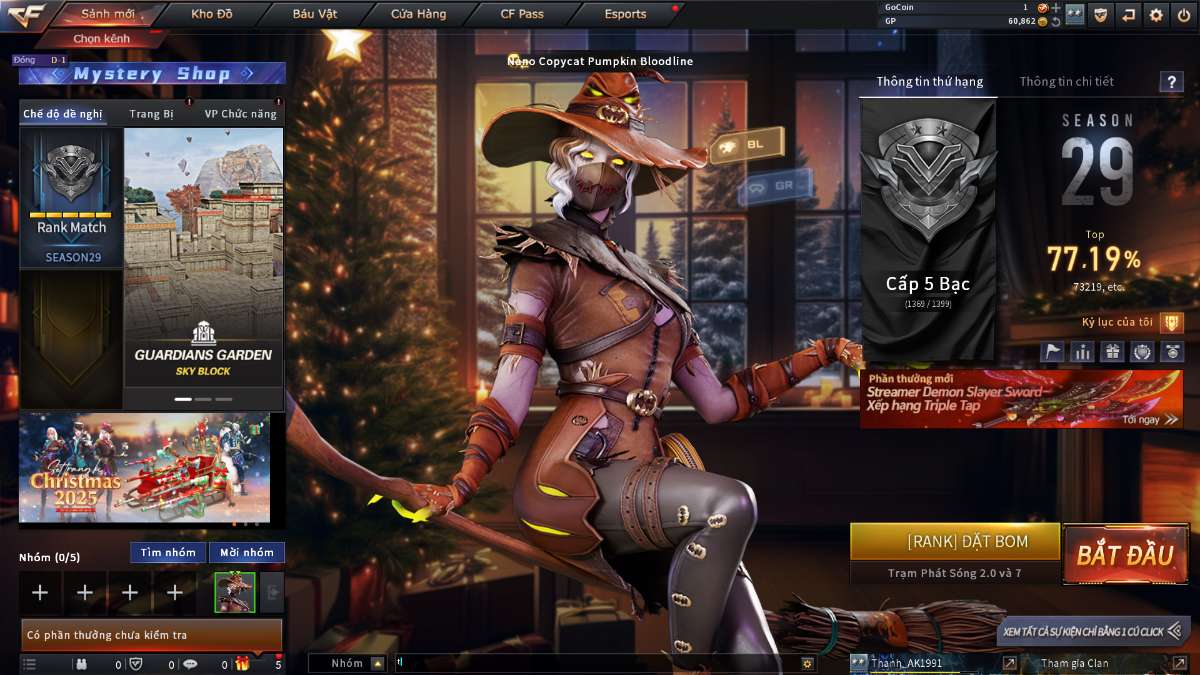Switch to Thông tin chi tiết tab
This screenshot has width=1200, height=675.
click(x=1066, y=82)
